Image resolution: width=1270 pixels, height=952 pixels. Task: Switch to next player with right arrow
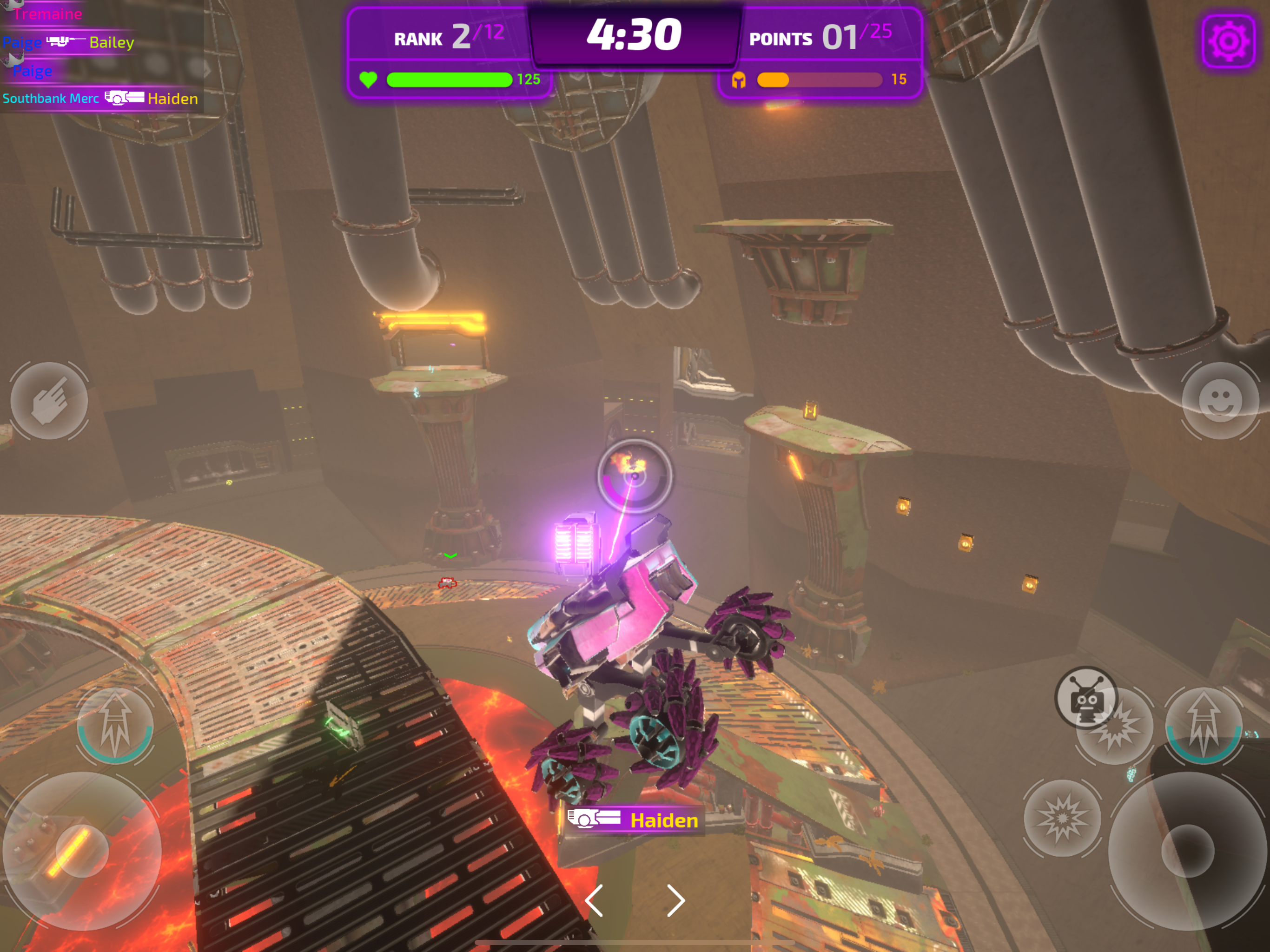click(676, 900)
